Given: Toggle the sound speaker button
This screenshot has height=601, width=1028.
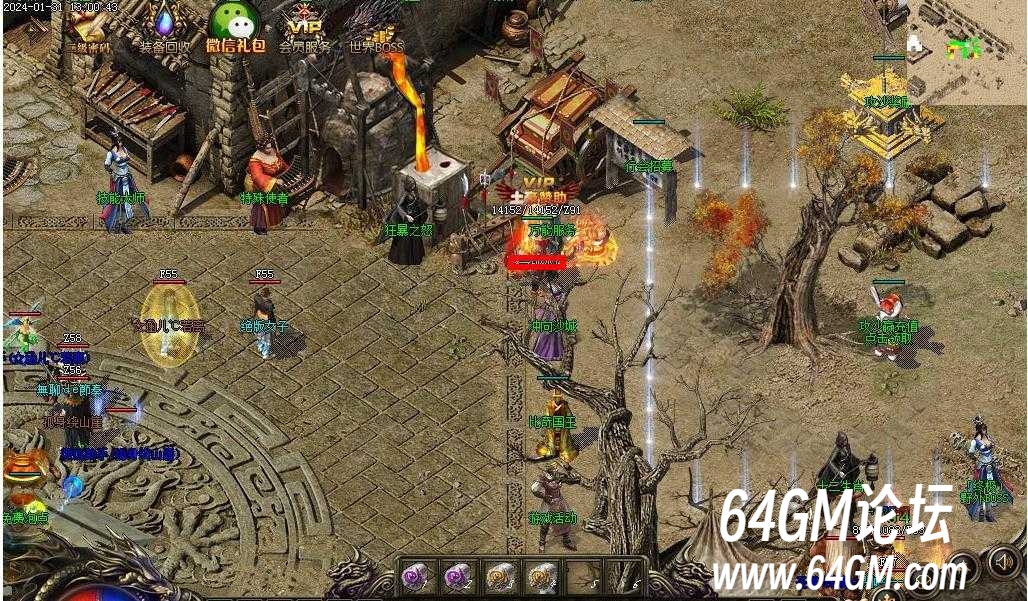Looking at the screenshot, I should point(1002,561).
